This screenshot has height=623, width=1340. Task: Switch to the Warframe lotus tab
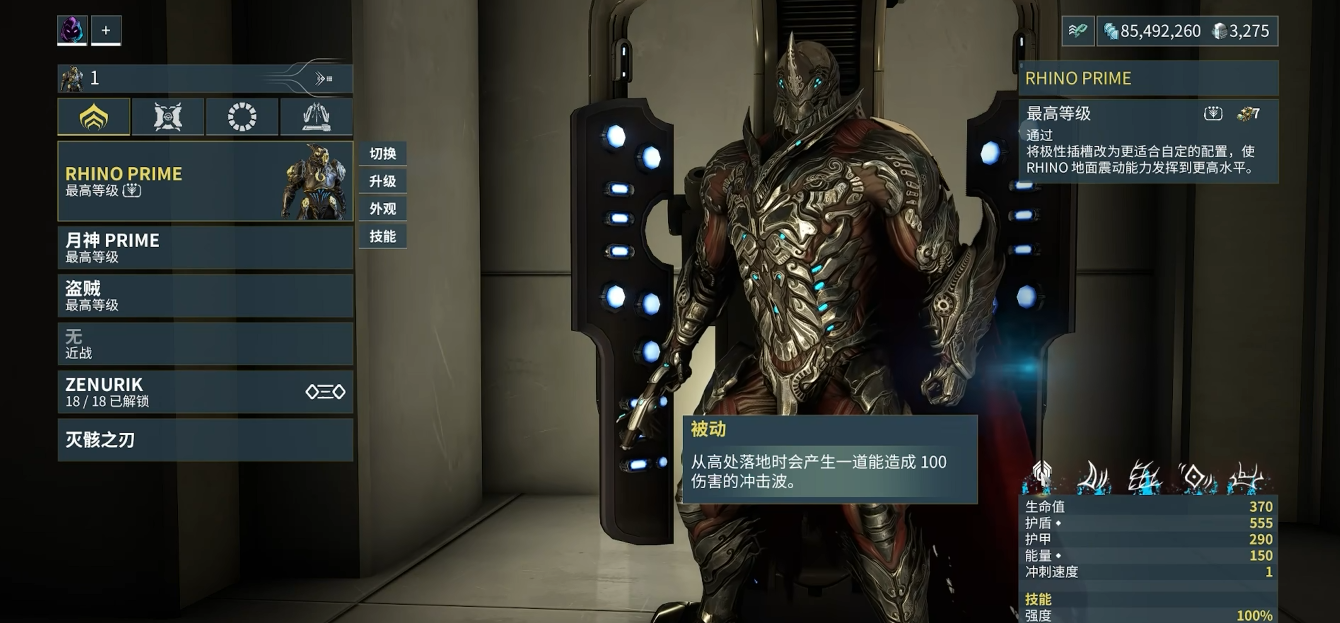[x=93, y=117]
